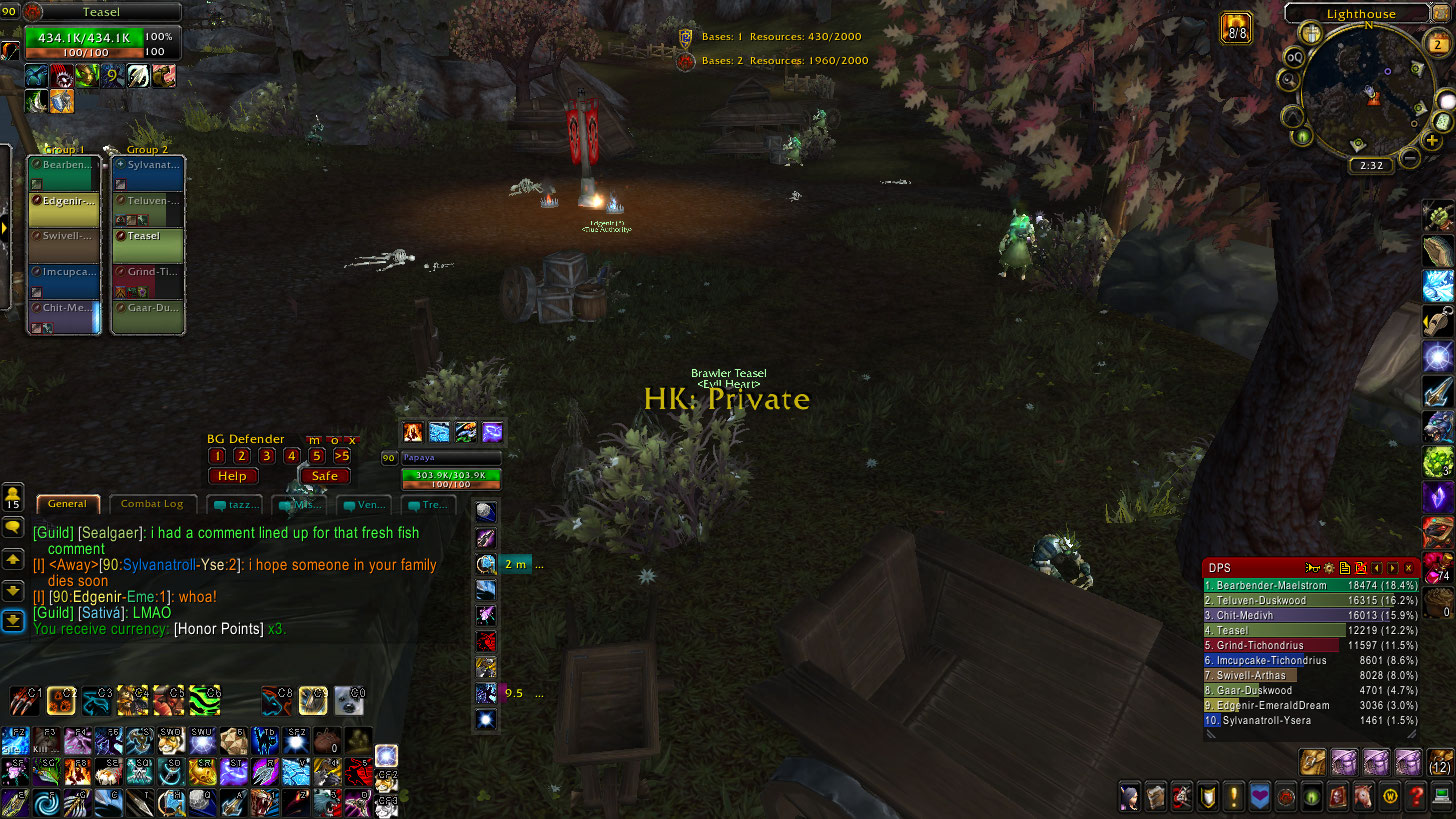Viewport: 1456px width, 819px height.
Task: Select the >5 incoming enemies button
Action: 342,456
